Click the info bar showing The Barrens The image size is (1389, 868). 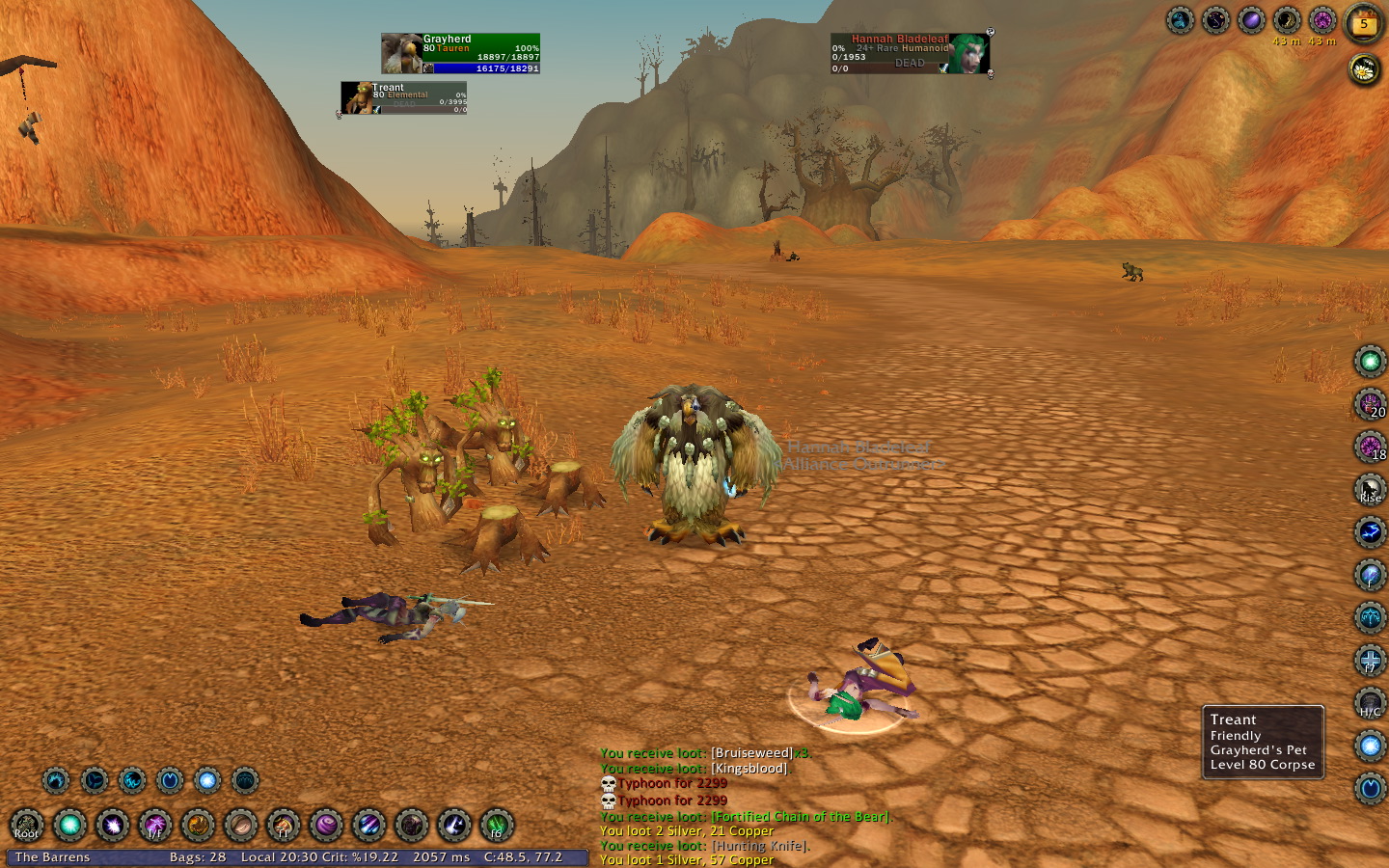point(52,857)
